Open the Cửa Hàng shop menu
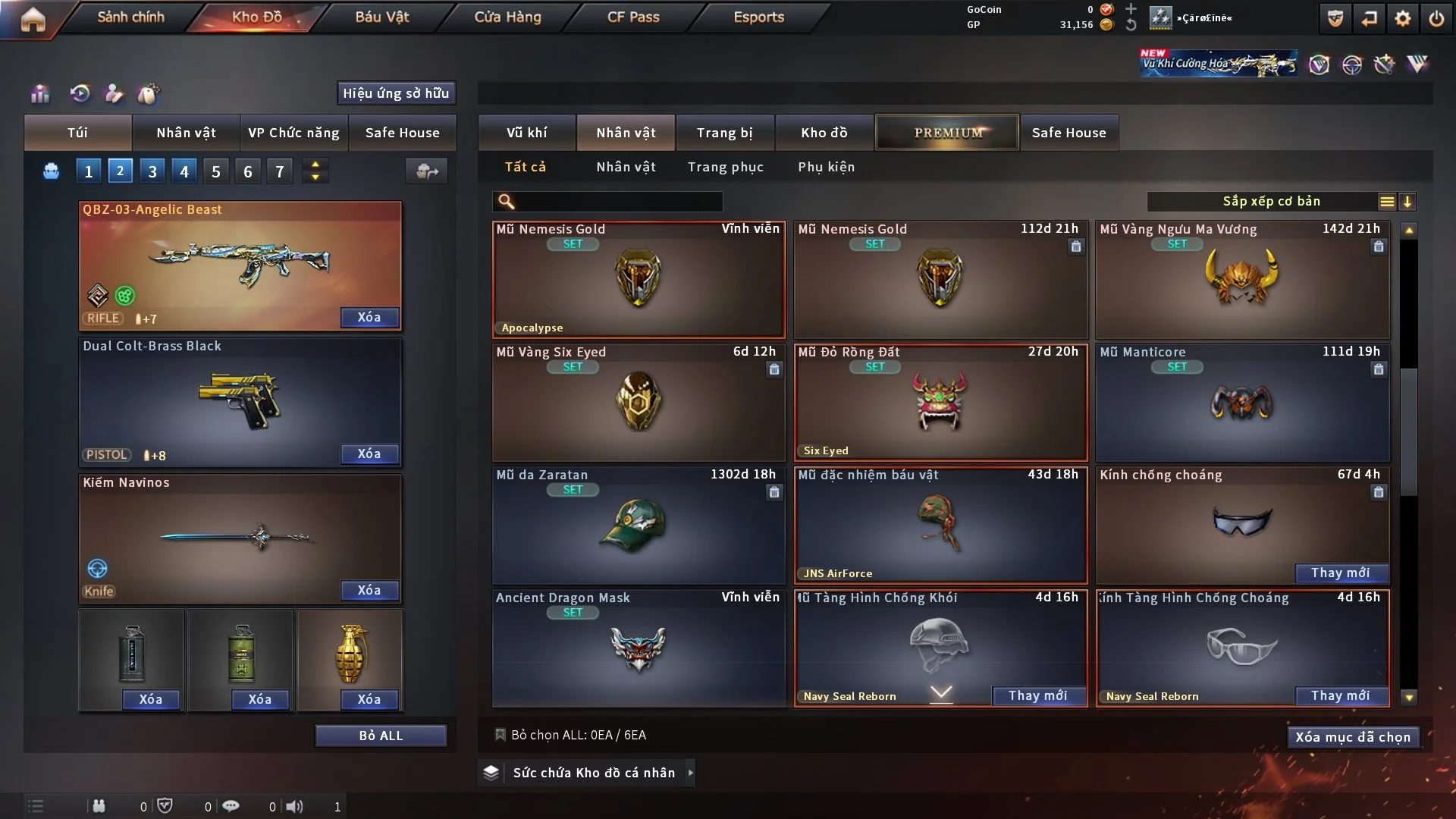 (x=507, y=17)
